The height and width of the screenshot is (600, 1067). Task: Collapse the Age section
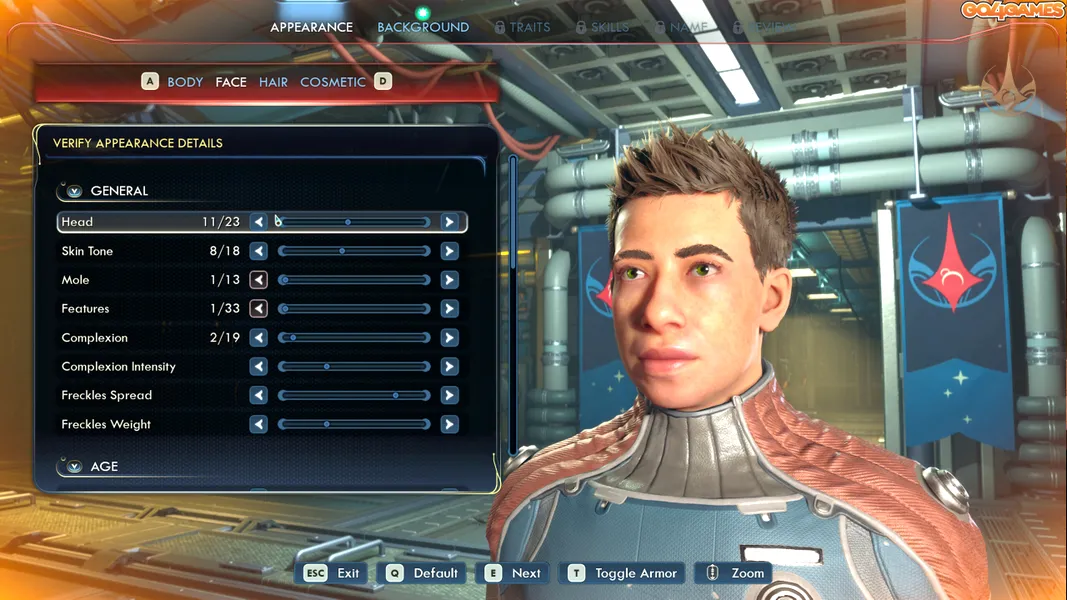75,467
